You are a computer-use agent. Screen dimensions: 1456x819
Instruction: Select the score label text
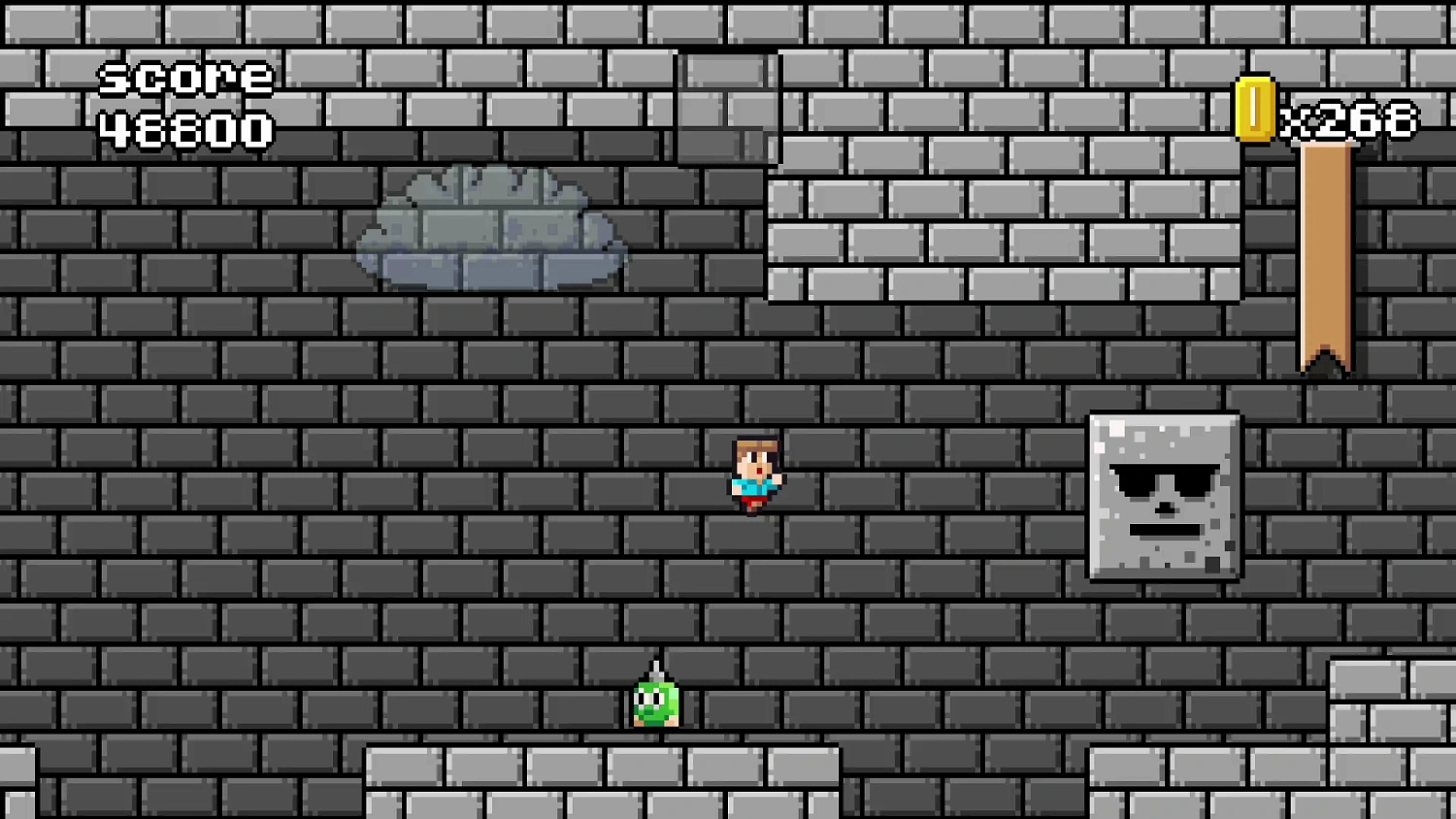pos(186,78)
